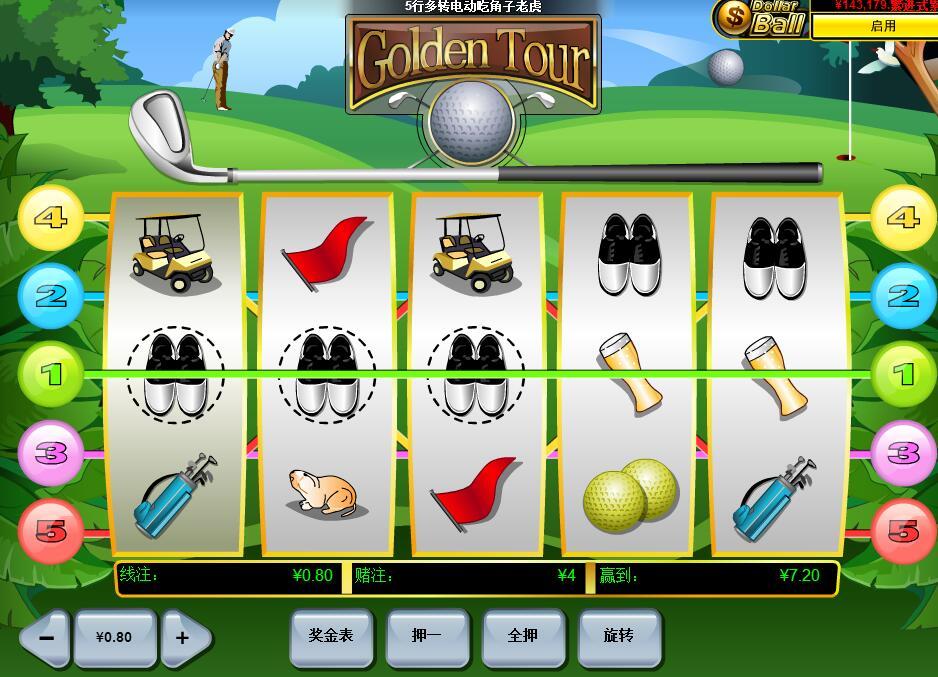Spin the reels with the 旋转 button
938x677 pixels.
click(x=619, y=636)
